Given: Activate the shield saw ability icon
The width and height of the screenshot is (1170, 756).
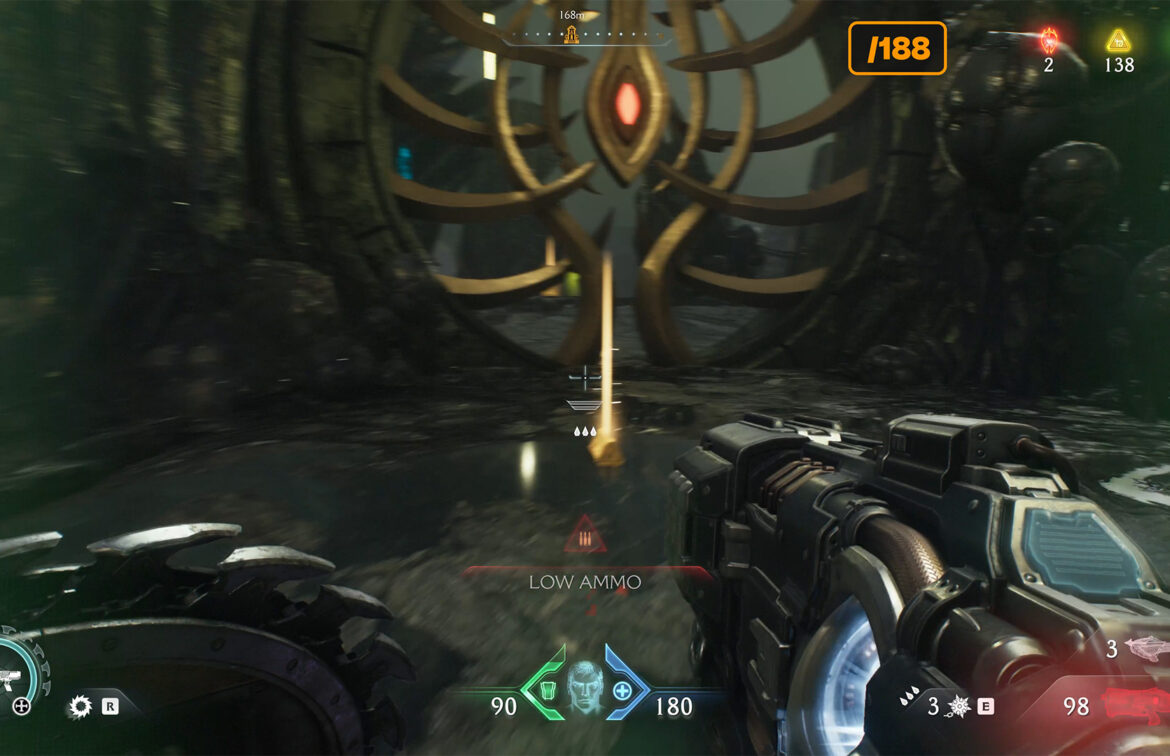Looking at the screenshot, I should (x=80, y=707).
